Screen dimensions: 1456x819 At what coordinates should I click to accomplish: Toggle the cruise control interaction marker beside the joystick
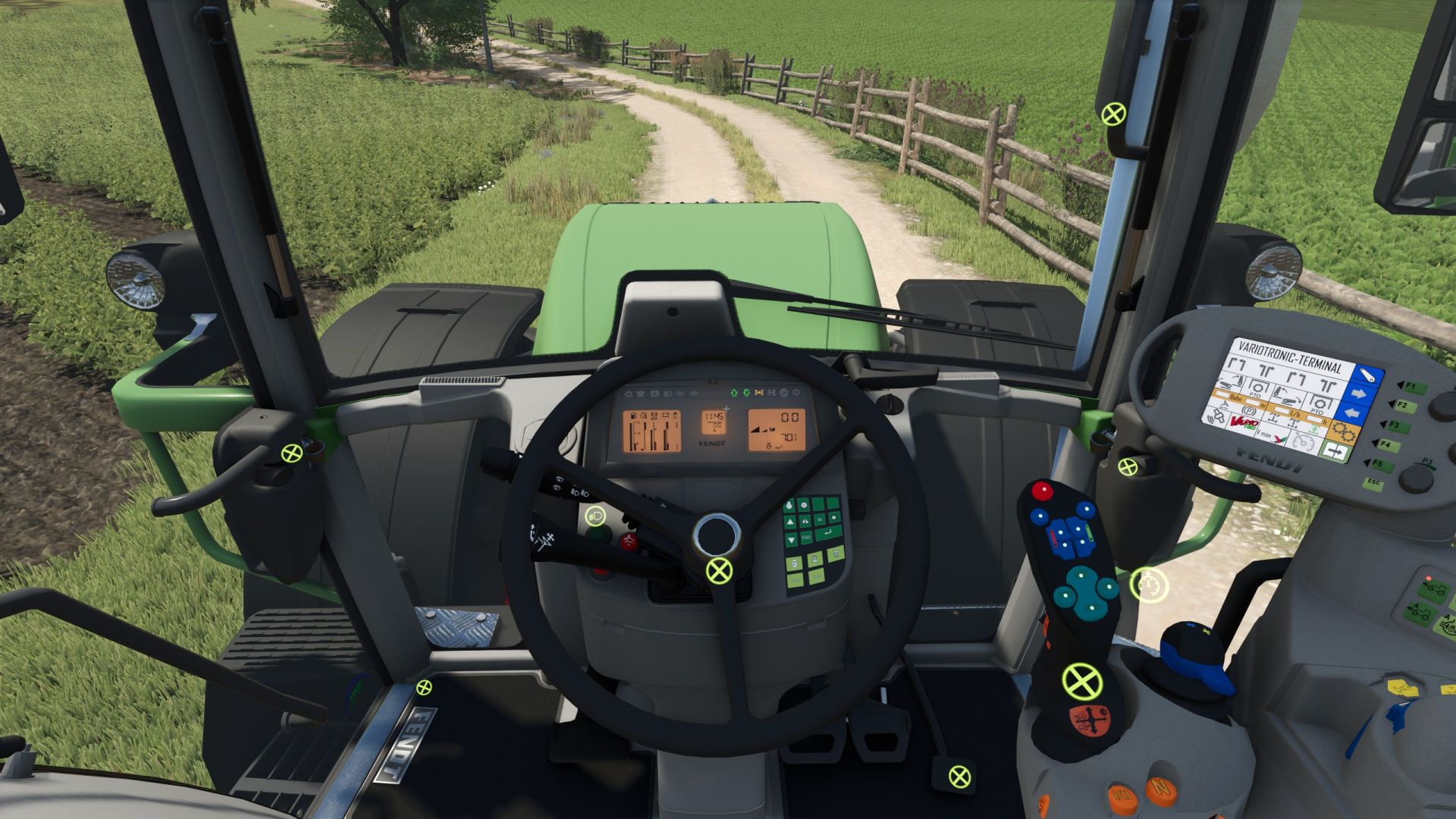(x=1149, y=585)
